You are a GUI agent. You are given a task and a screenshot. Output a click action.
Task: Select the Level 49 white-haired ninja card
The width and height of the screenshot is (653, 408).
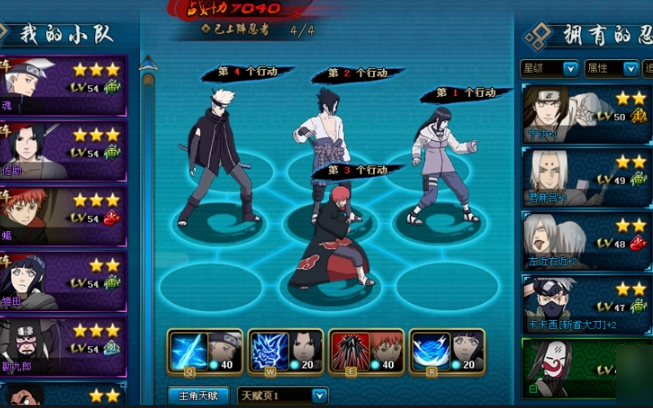(x=585, y=178)
